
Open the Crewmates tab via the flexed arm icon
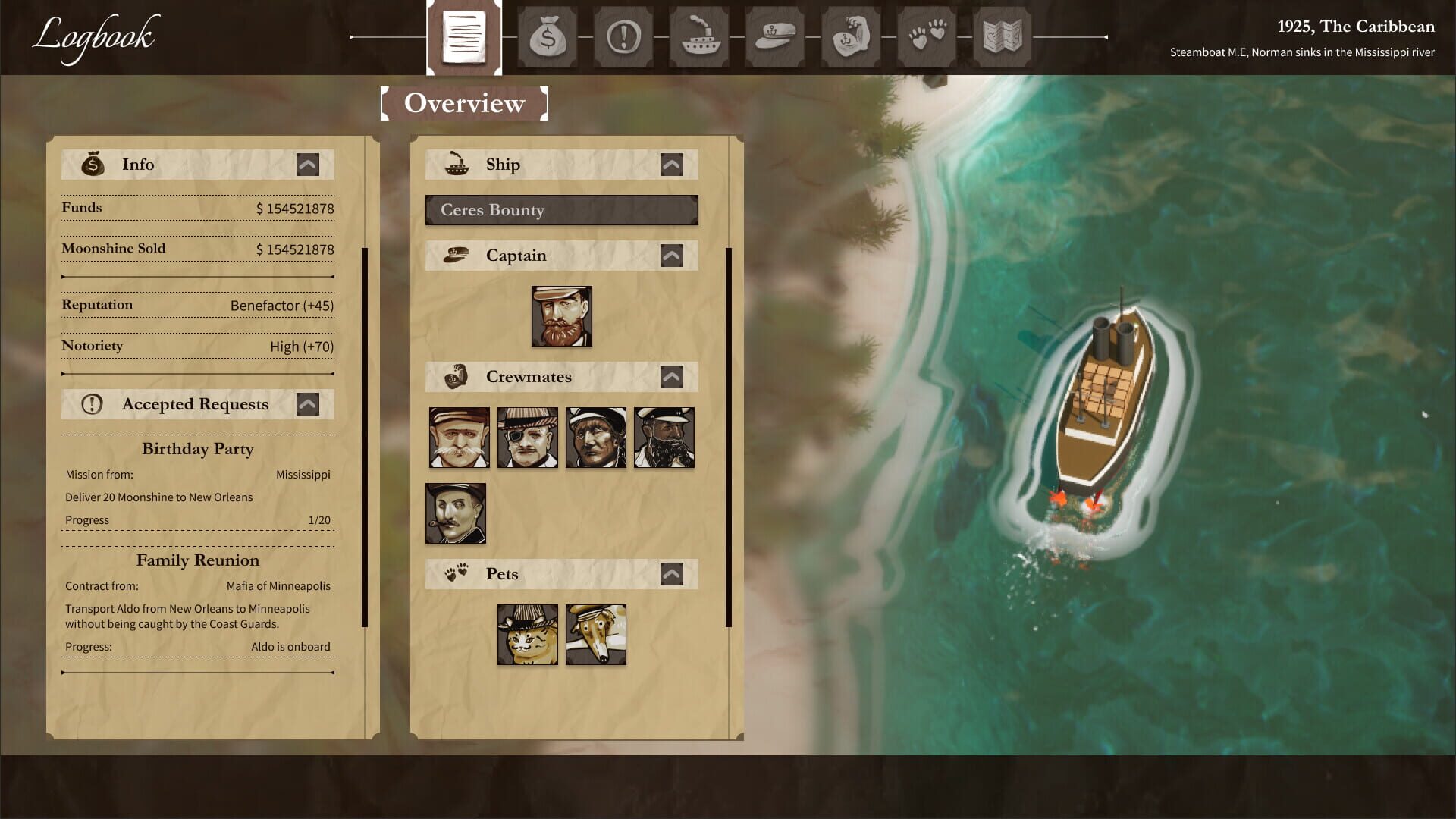851,37
